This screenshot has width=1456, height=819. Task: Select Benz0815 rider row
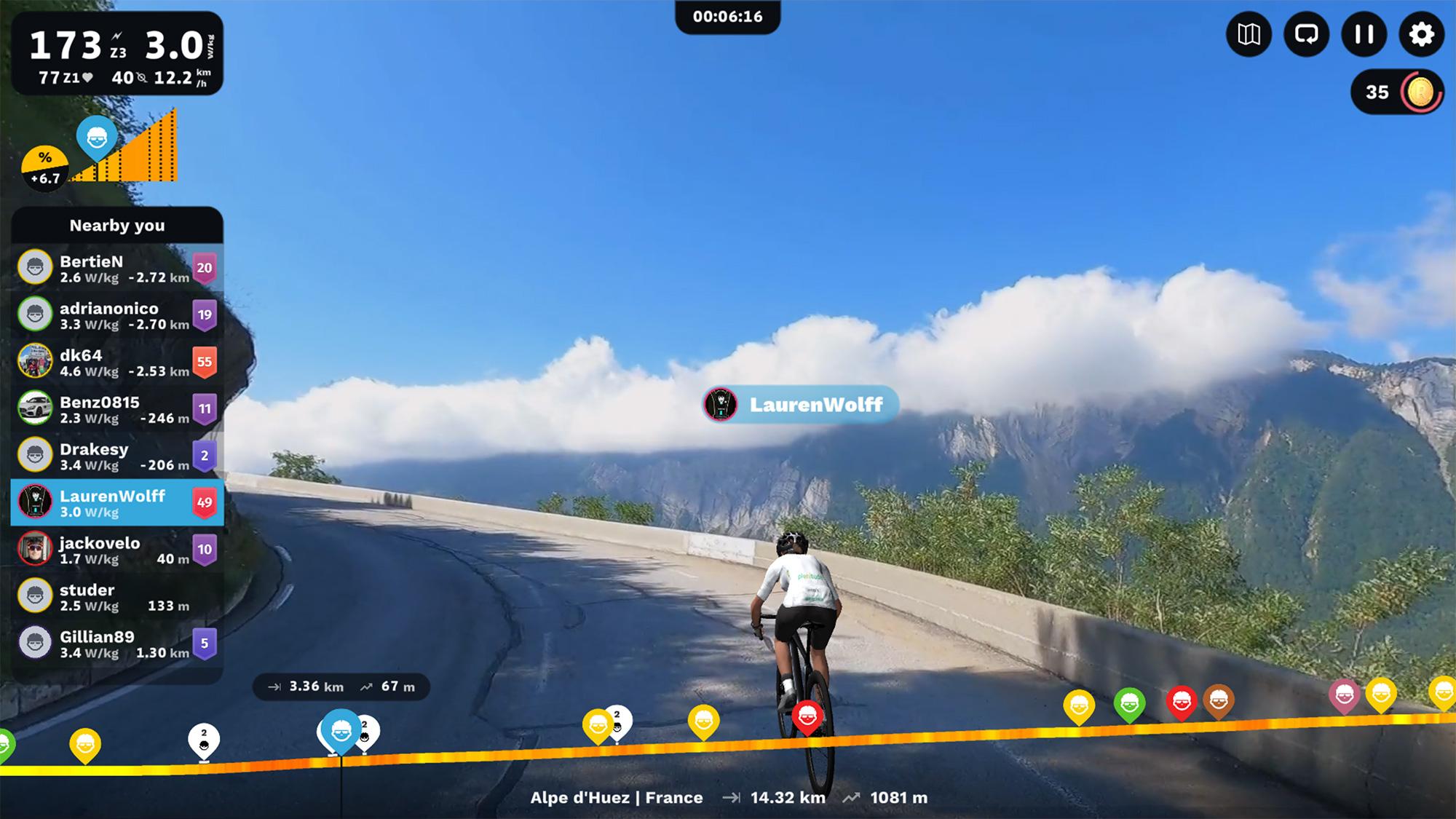(116, 409)
